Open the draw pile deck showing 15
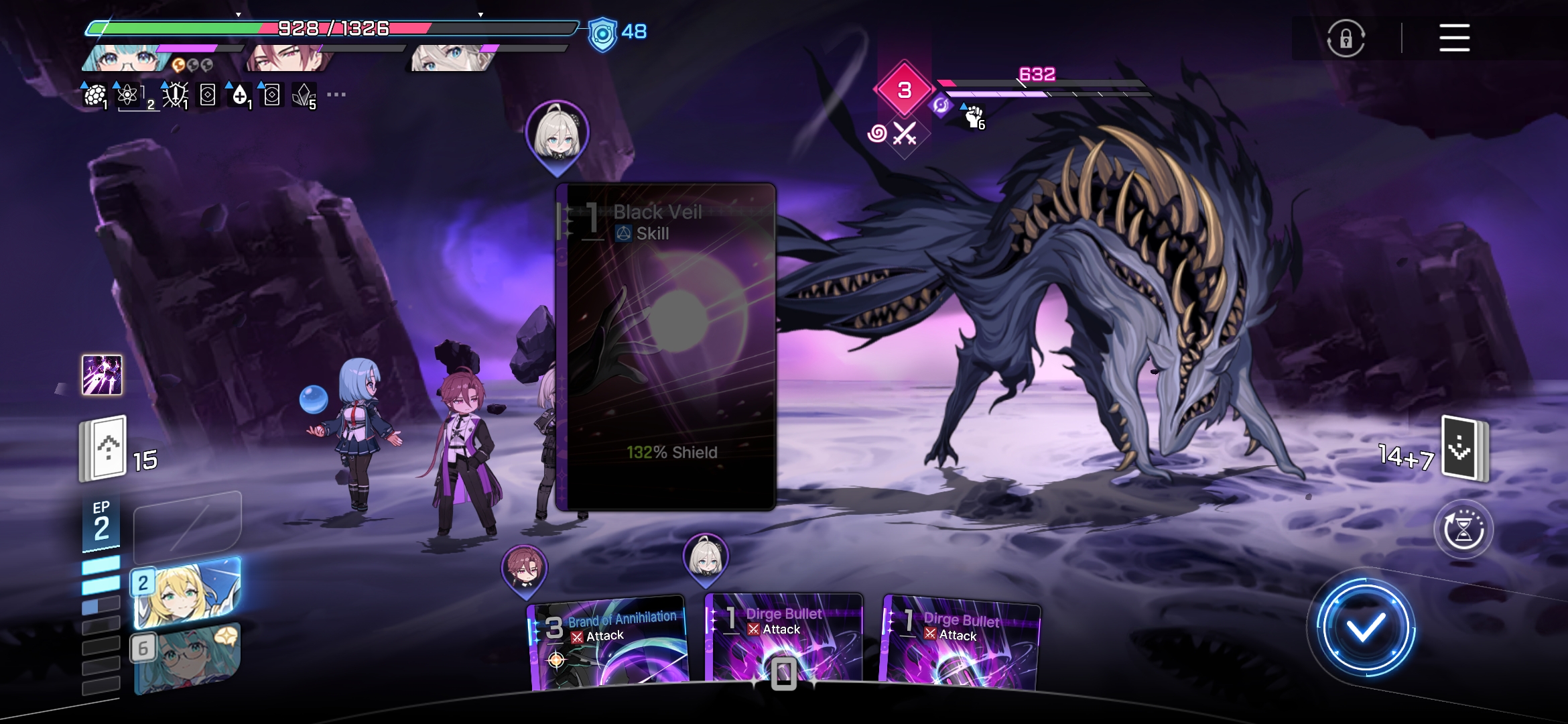Screen dimensions: 1568x724 pyautogui.click(x=104, y=448)
